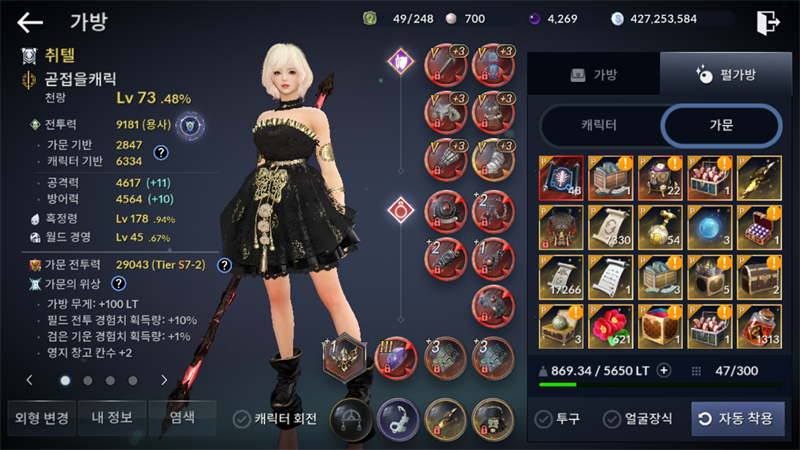The height and width of the screenshot is (450, 800).
Task: Switch to the 가방 tab
Action: coord(594,74)
